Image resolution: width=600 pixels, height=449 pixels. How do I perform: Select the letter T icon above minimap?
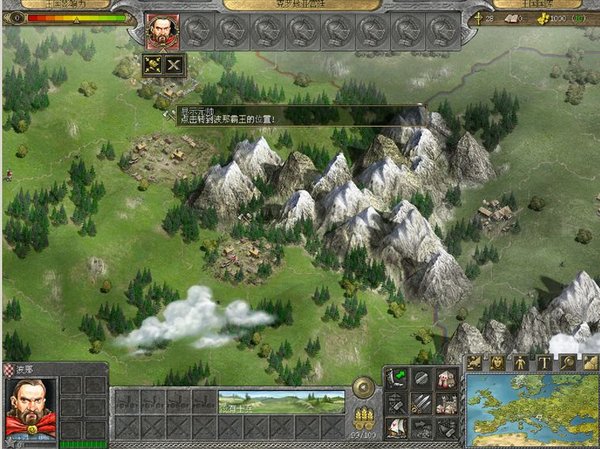pyautogui.click(x=544, y=362)
